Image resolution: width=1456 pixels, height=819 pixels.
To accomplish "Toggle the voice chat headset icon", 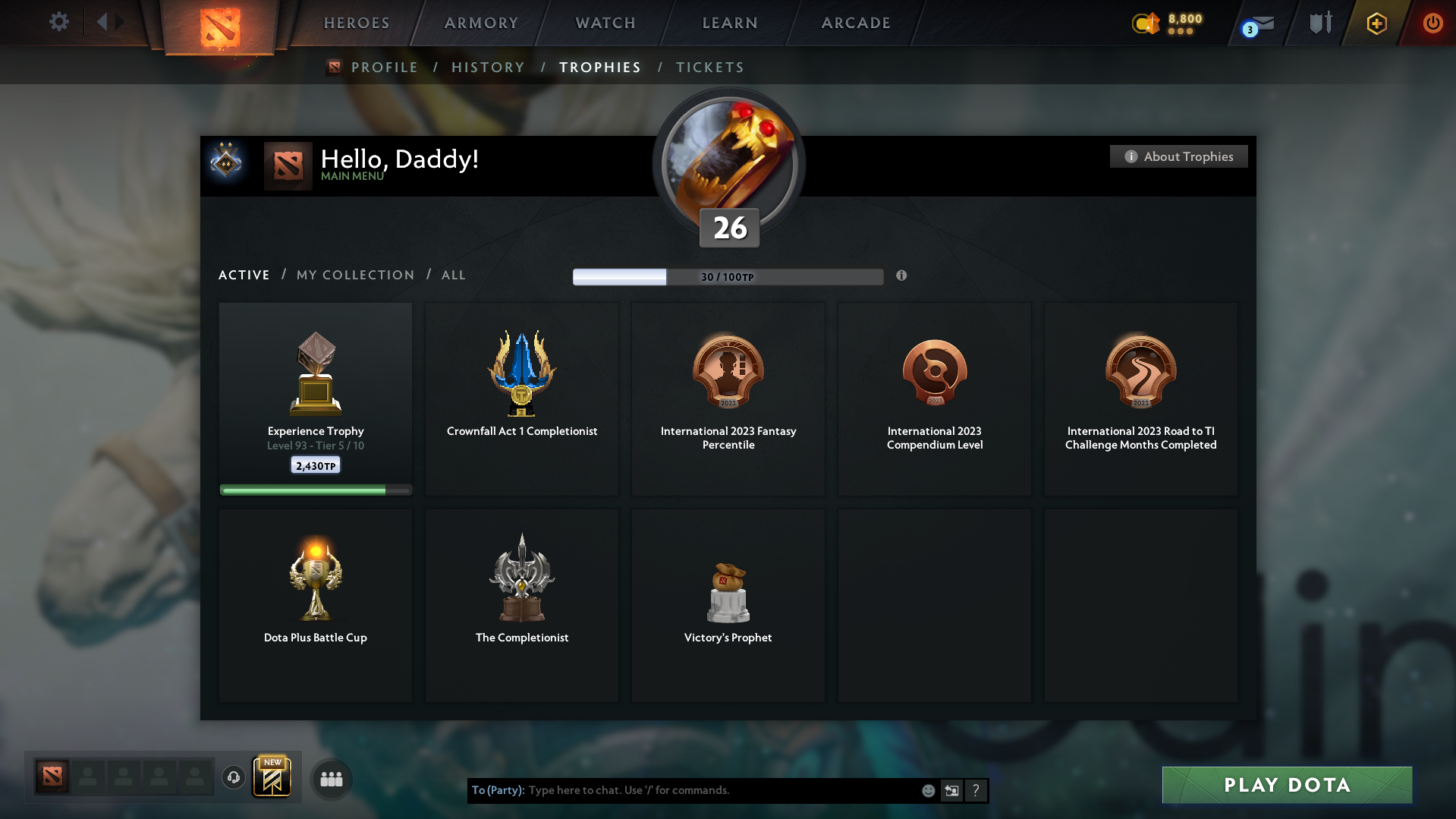I will (x=233, y=778).
